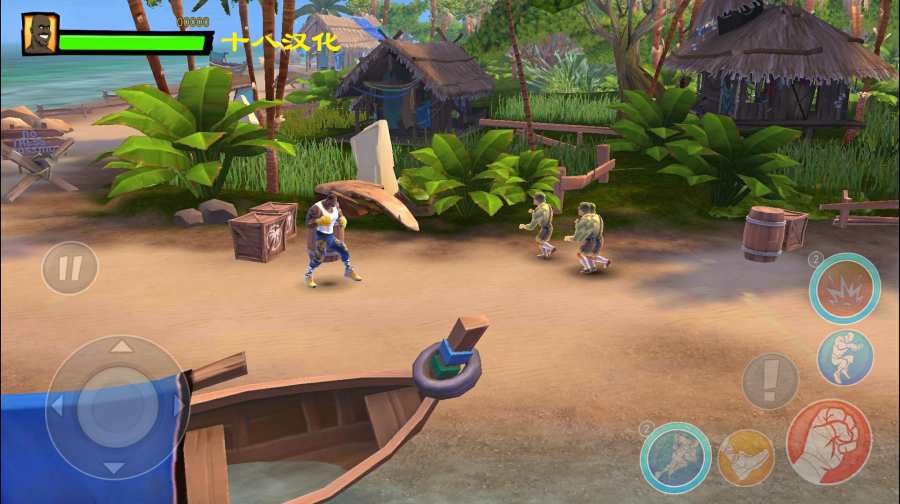Tap the red fist punch button
Viewport: 900px width, 504px height.
(828, 442)
